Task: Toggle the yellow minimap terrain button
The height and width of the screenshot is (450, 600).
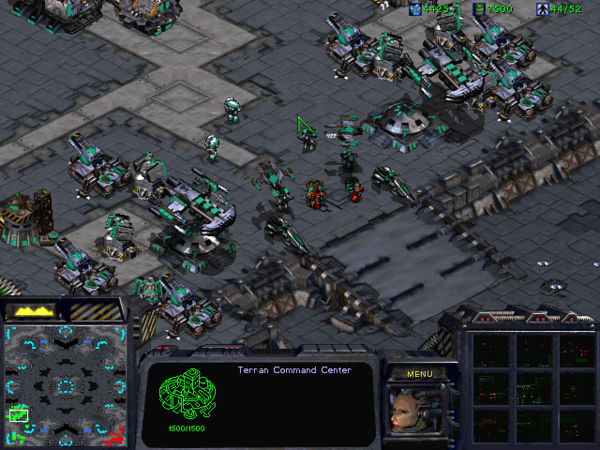Action: coord(34,311)
